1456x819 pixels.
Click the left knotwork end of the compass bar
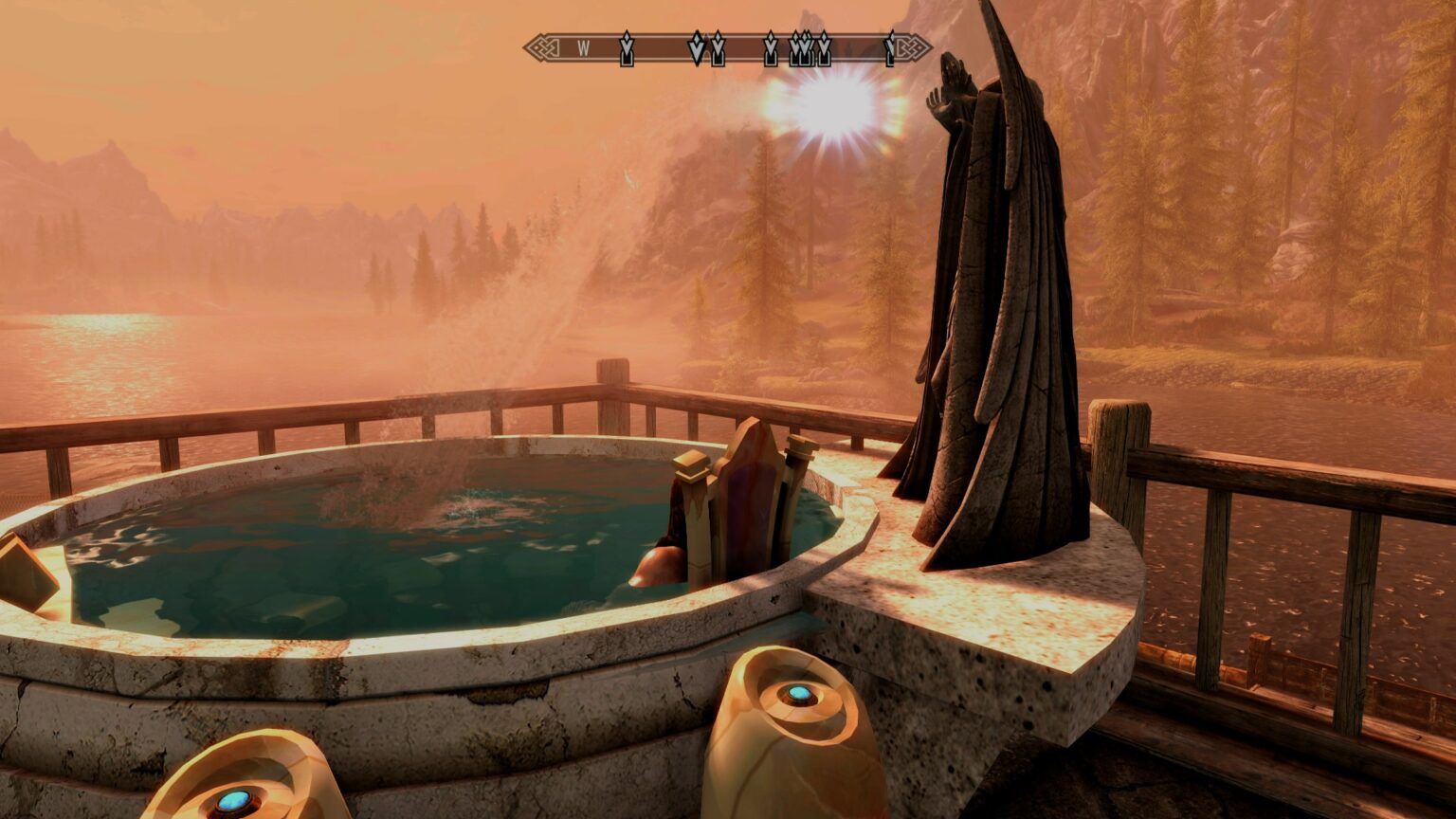pyautogui.click(x=542, y=45)
